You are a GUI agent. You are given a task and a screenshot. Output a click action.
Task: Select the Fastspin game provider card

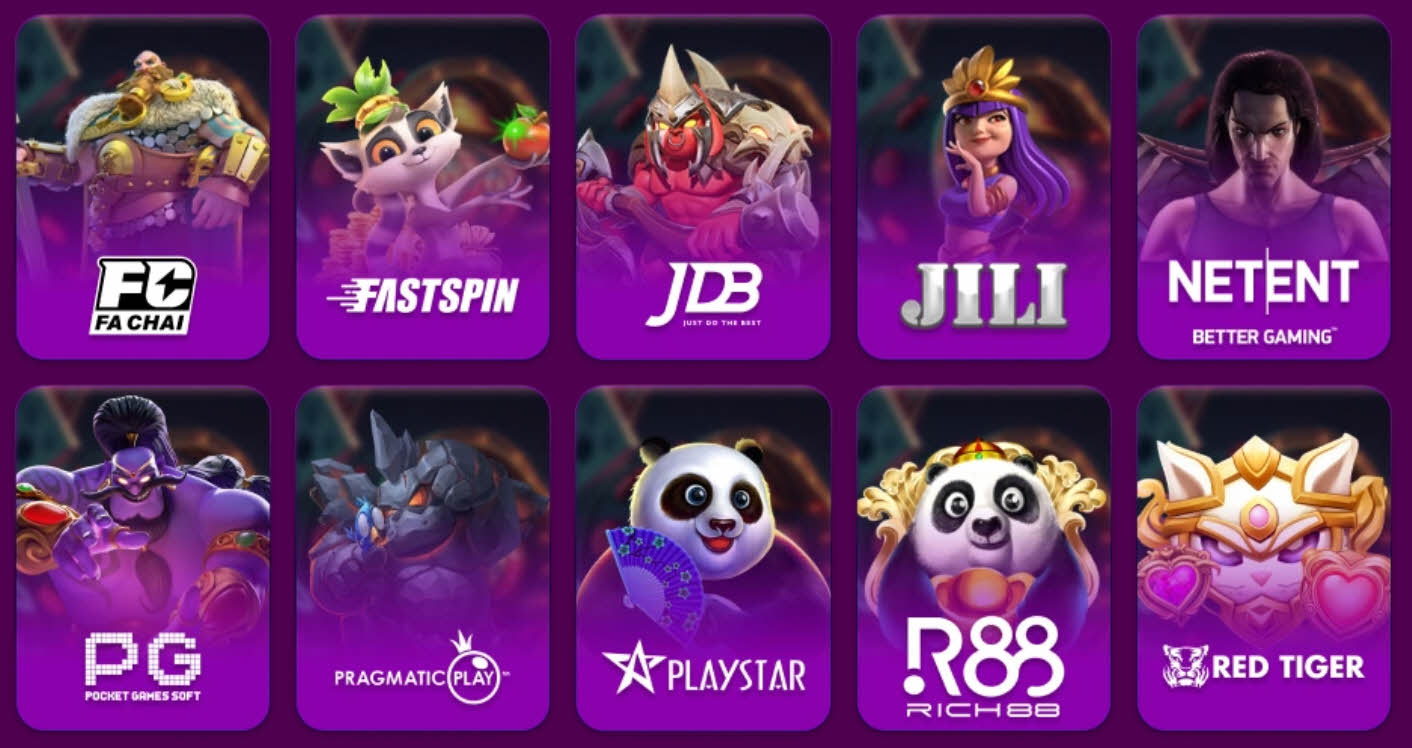click(422, 187)
